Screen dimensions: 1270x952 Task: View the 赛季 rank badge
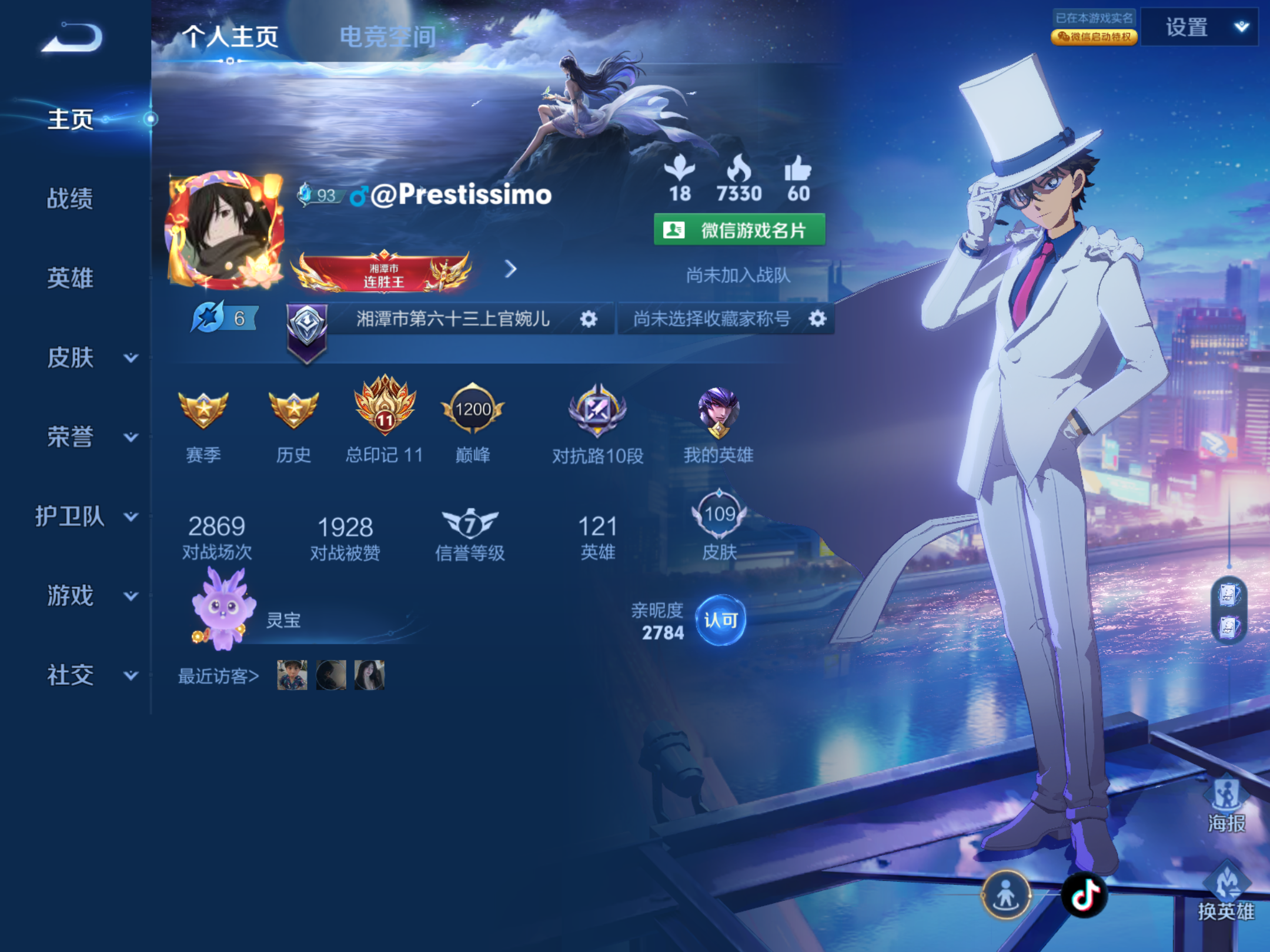tap(203, 411)
